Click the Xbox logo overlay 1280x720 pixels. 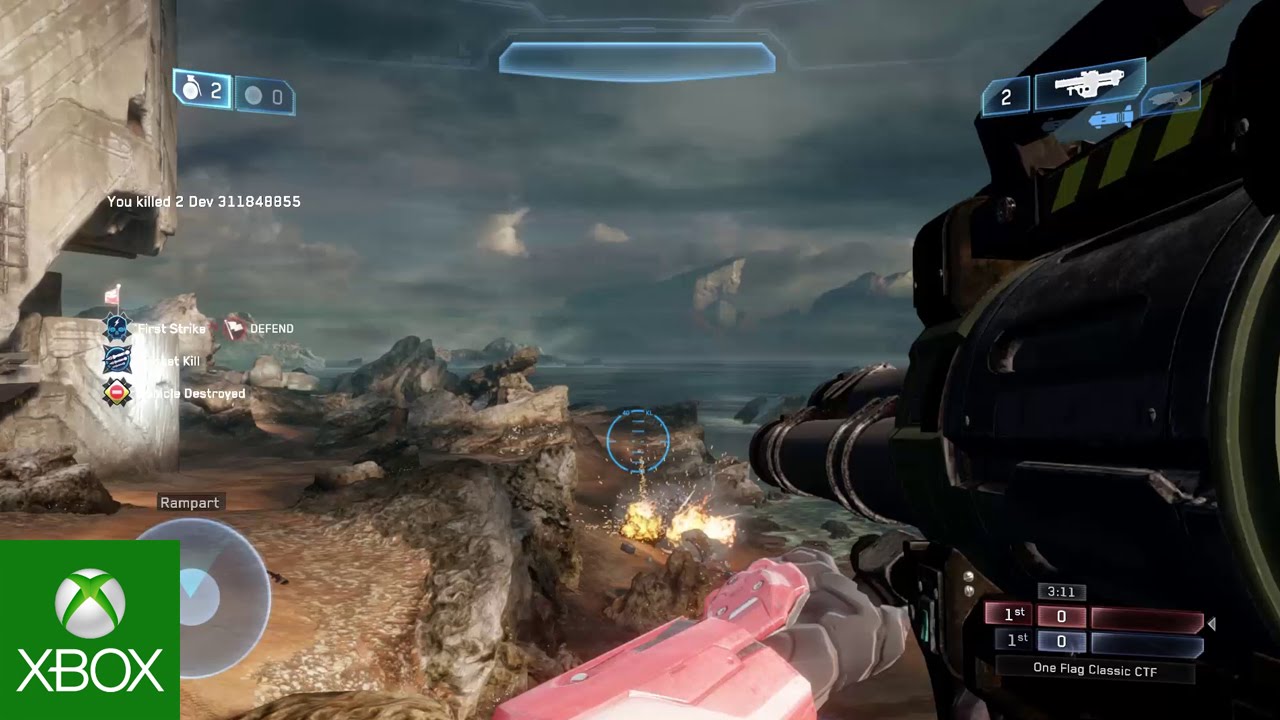point(90,630)
